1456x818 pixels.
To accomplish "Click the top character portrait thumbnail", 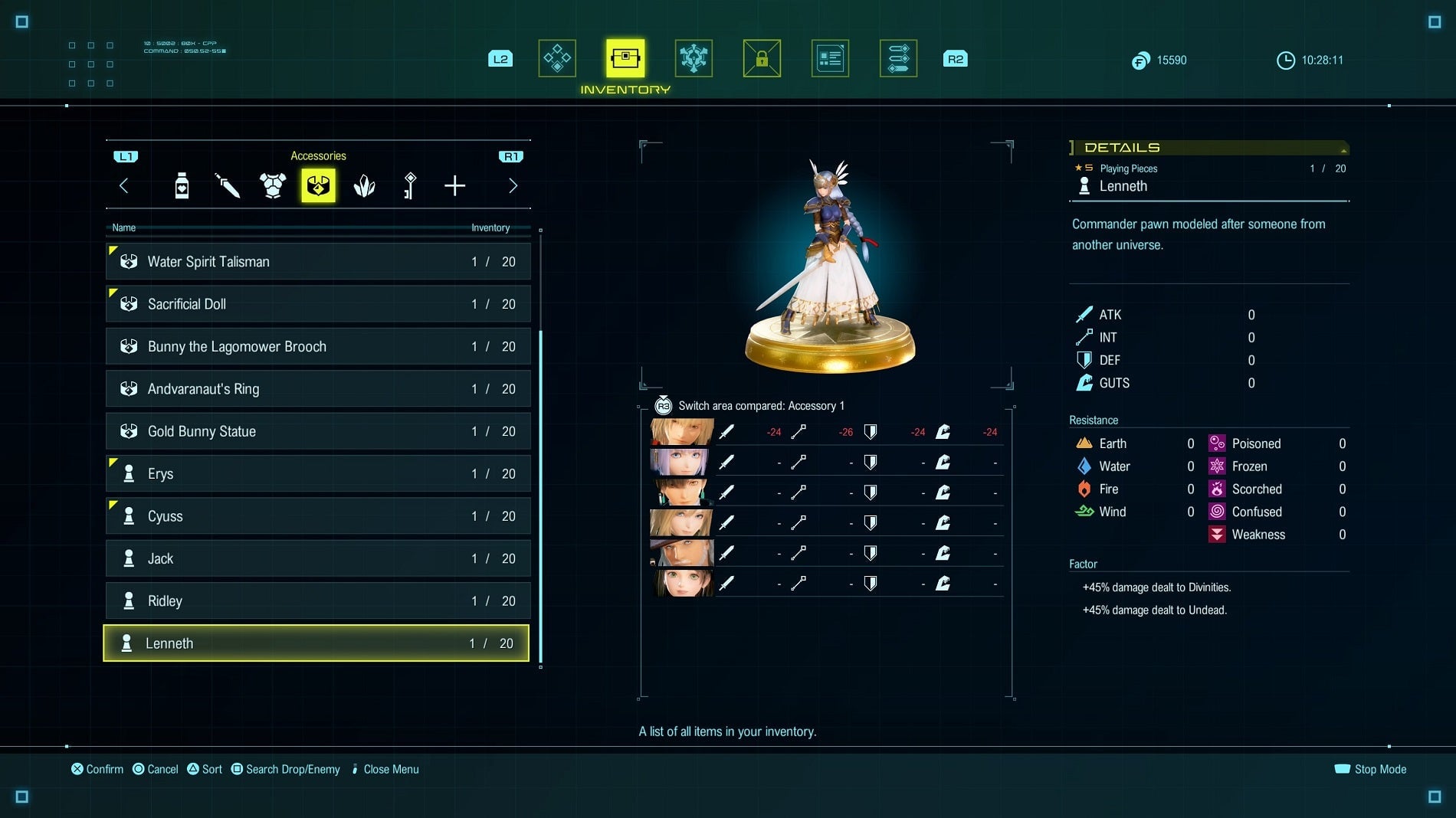I will (681, 430).
